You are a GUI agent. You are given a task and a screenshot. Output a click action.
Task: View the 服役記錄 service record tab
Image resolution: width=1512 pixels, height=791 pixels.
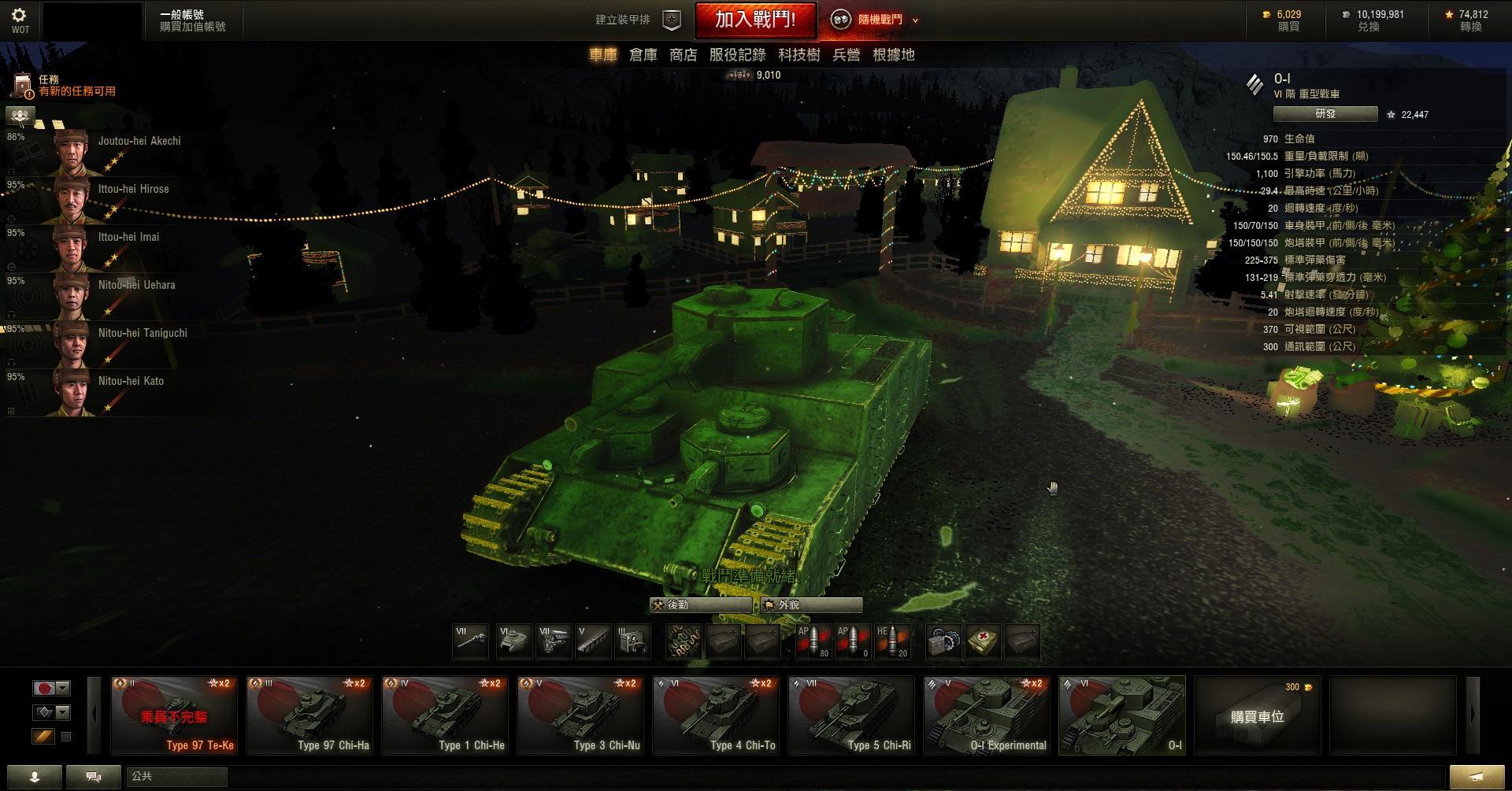pyautogui.click(x=737, y=55)
